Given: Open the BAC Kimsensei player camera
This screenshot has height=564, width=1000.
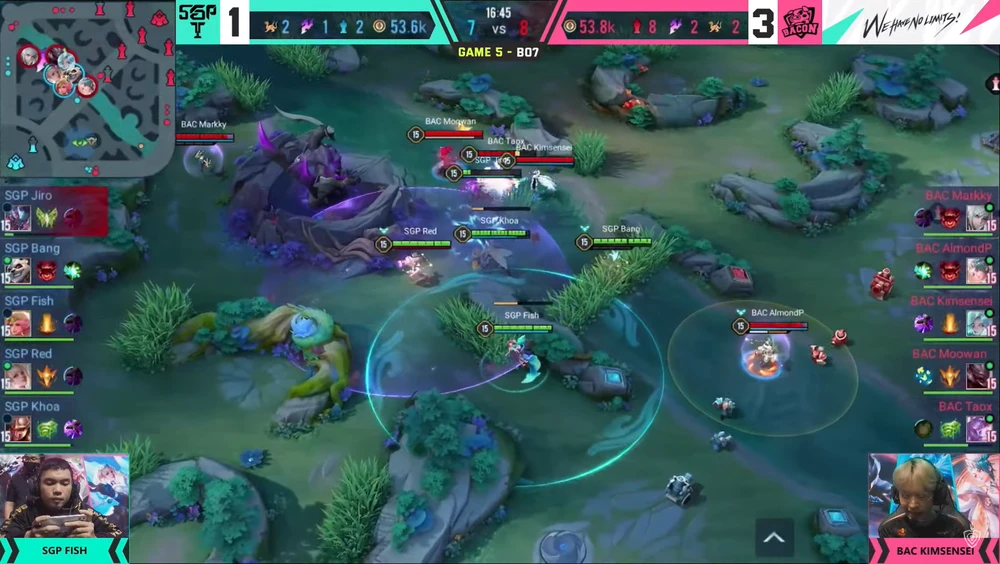Looking at the screenshot, I should click(933, 497).
